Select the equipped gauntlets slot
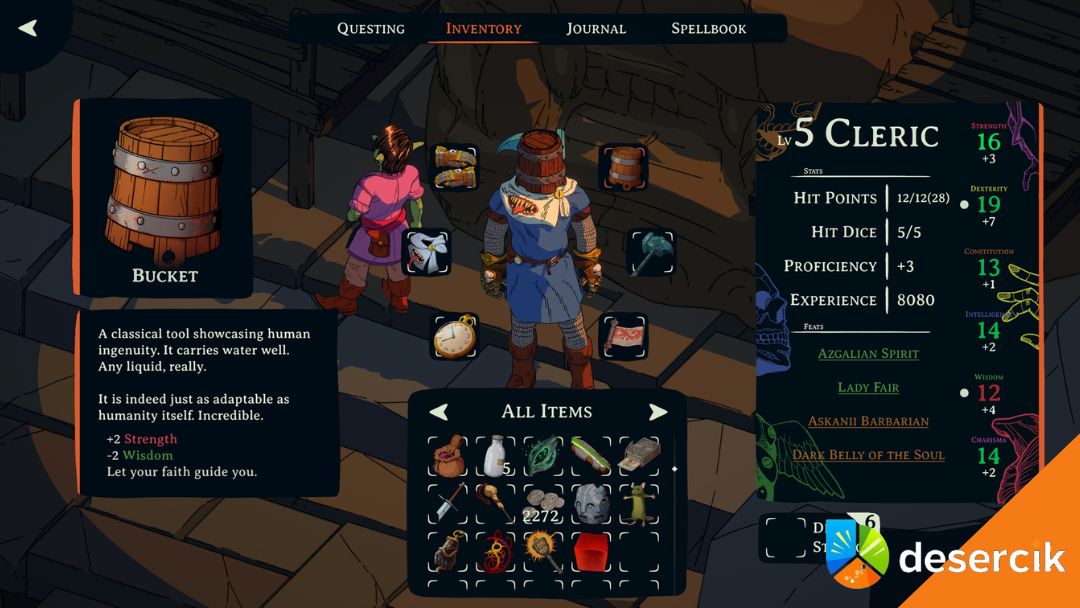The width and height of the screenshot is (1080, 608). point(455,166)
